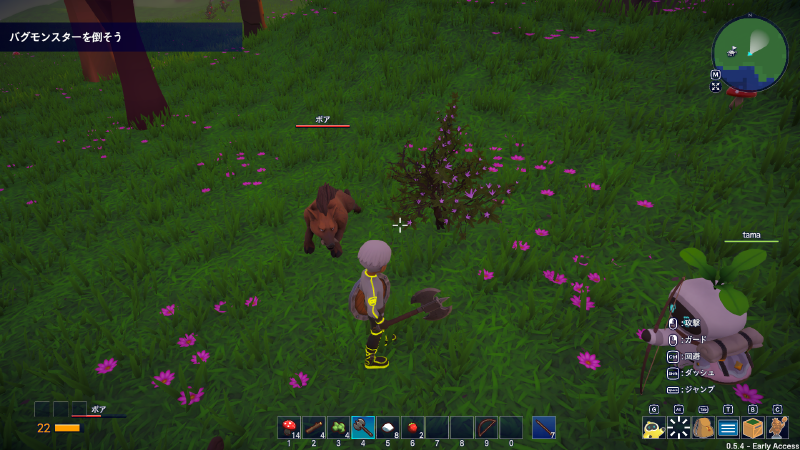Screen dimensions: 800x450
Task: Click the base marker on the minimap
Action: point(733,51)
